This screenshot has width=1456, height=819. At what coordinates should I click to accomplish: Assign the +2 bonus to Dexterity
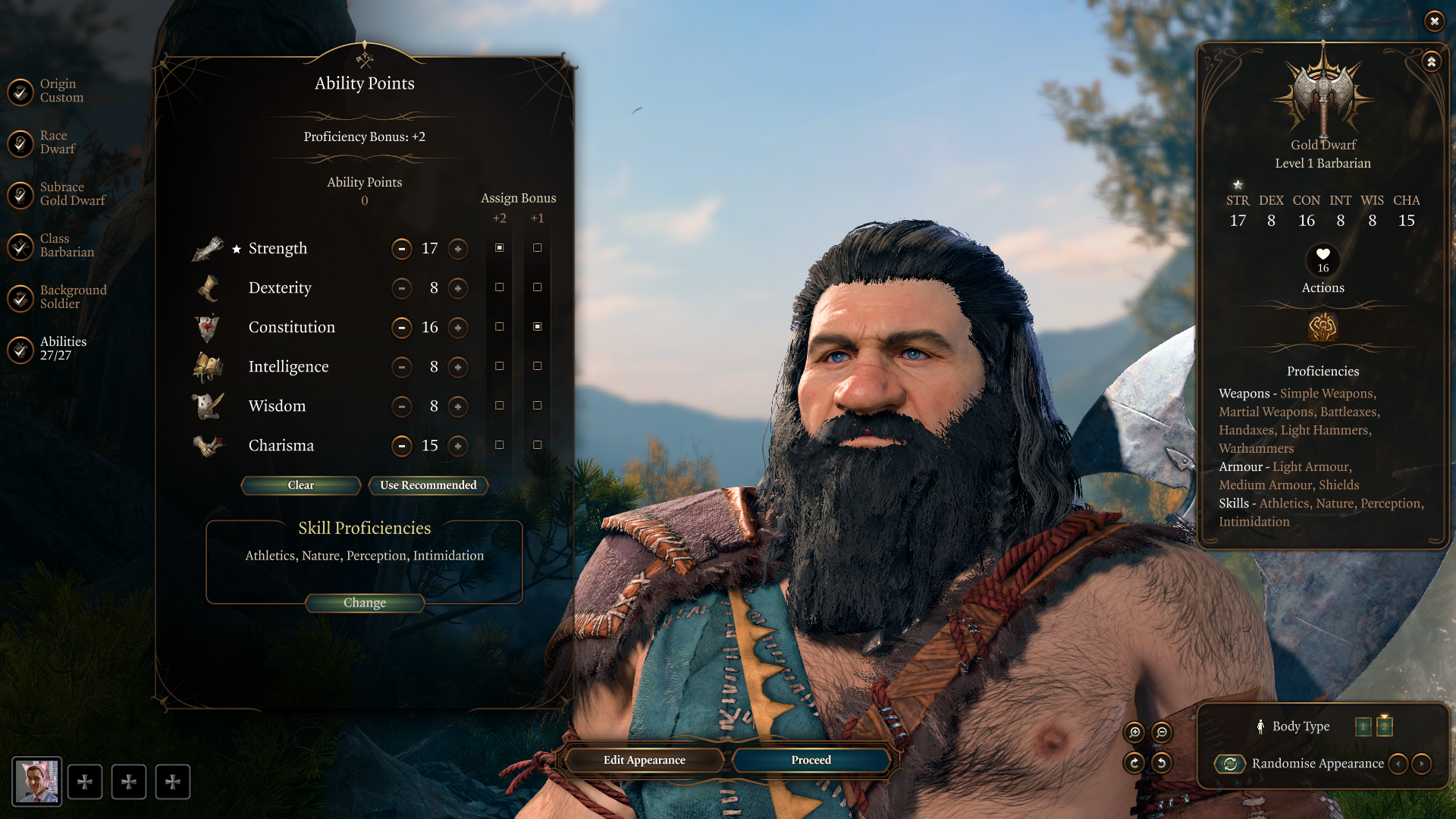499,287
